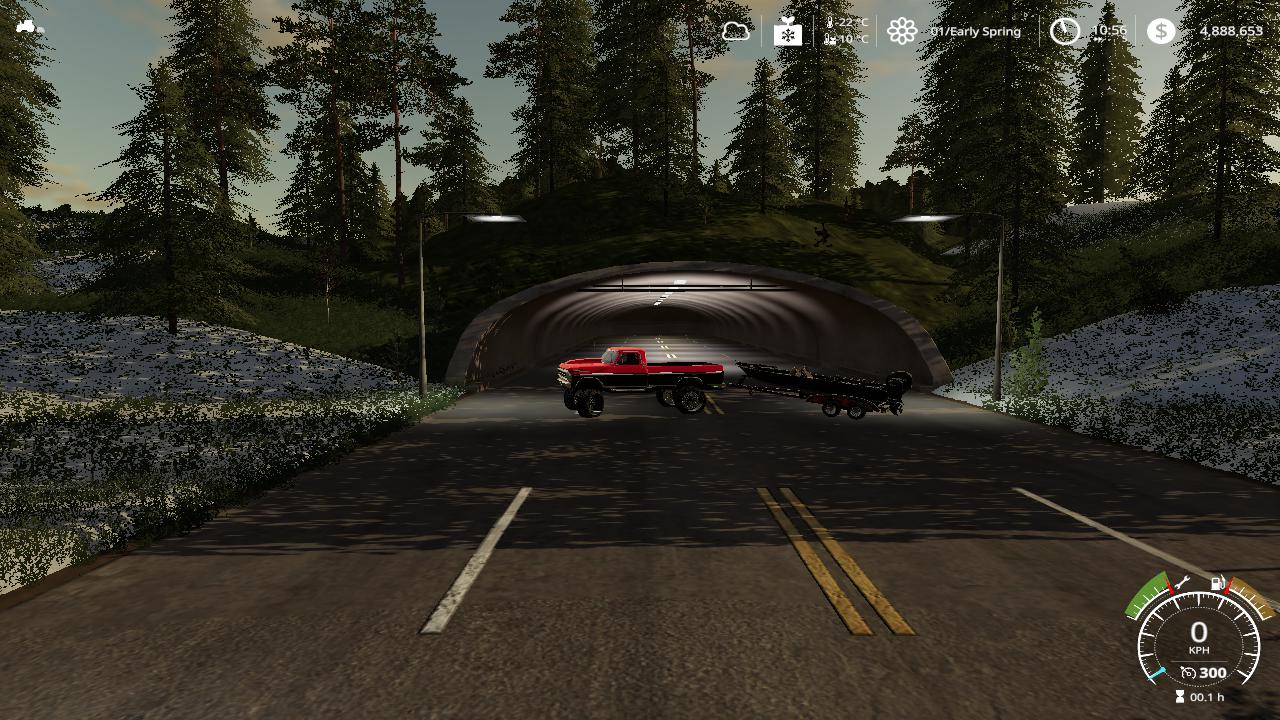
Task: Select the wrench damage gauge icon
Action: 1181,583
